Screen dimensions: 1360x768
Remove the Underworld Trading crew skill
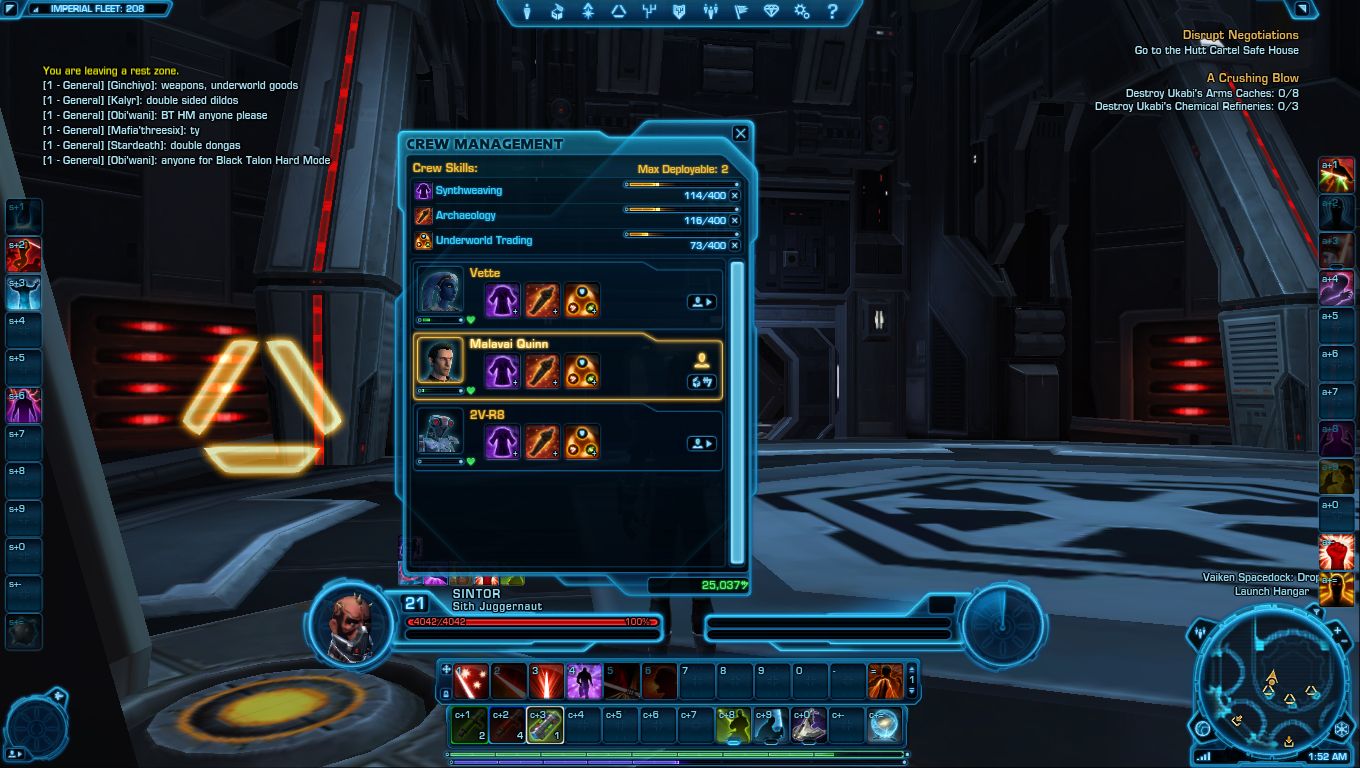click(735, 245)
